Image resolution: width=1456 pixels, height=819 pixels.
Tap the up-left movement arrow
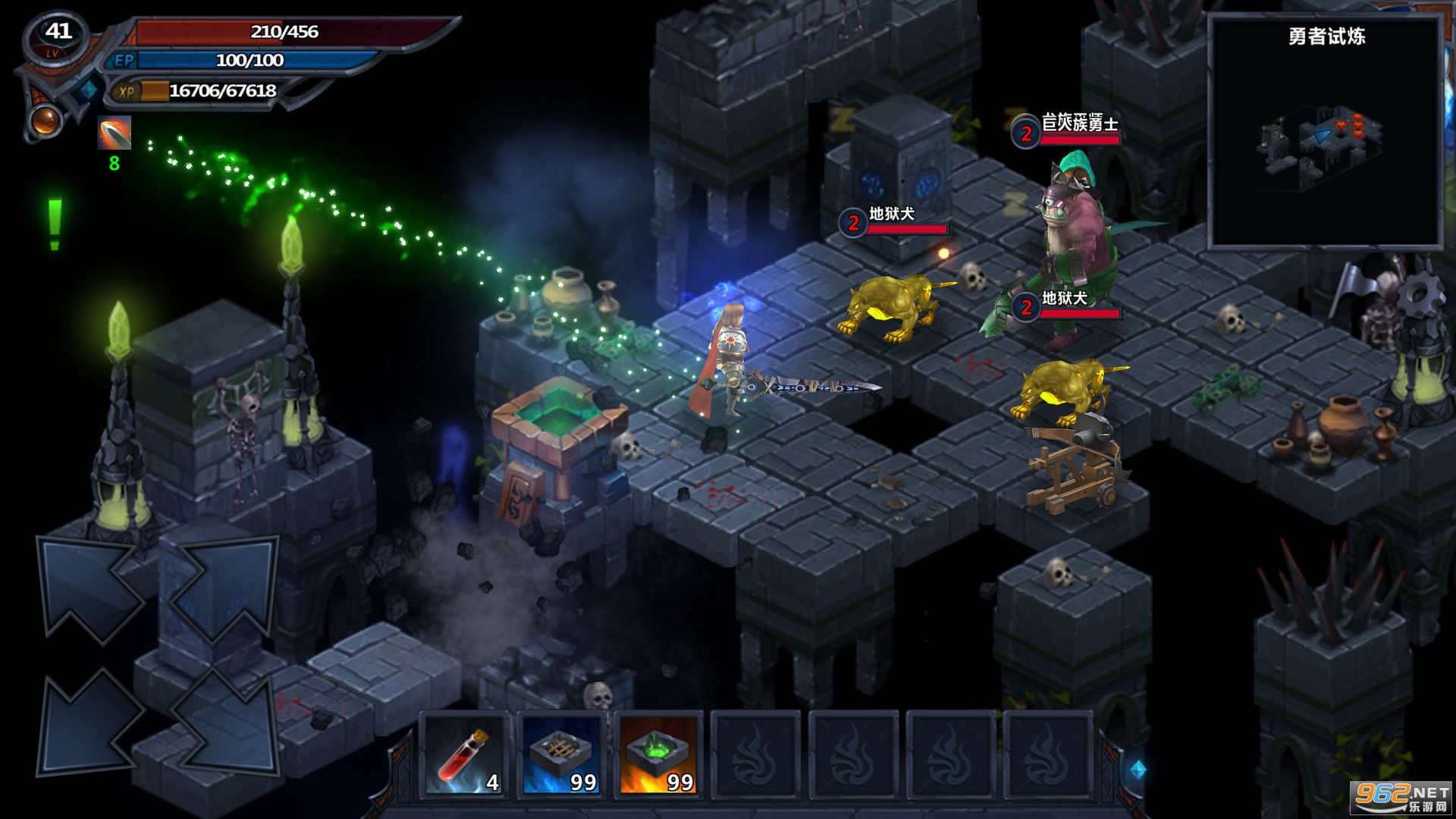pyautogui.click(x=89, y=588)
